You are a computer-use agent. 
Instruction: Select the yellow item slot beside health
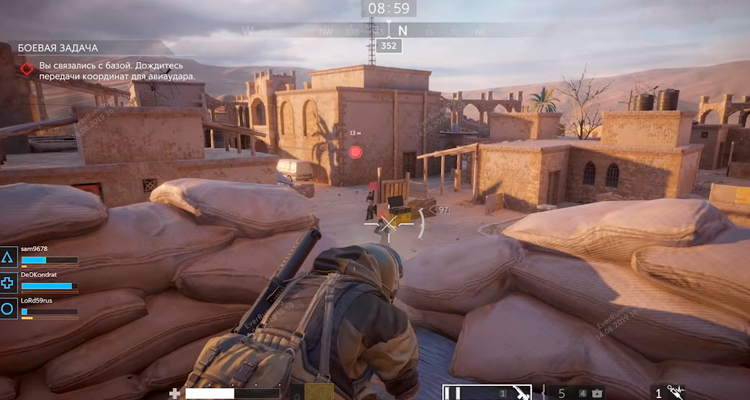(x=320, y=392)
